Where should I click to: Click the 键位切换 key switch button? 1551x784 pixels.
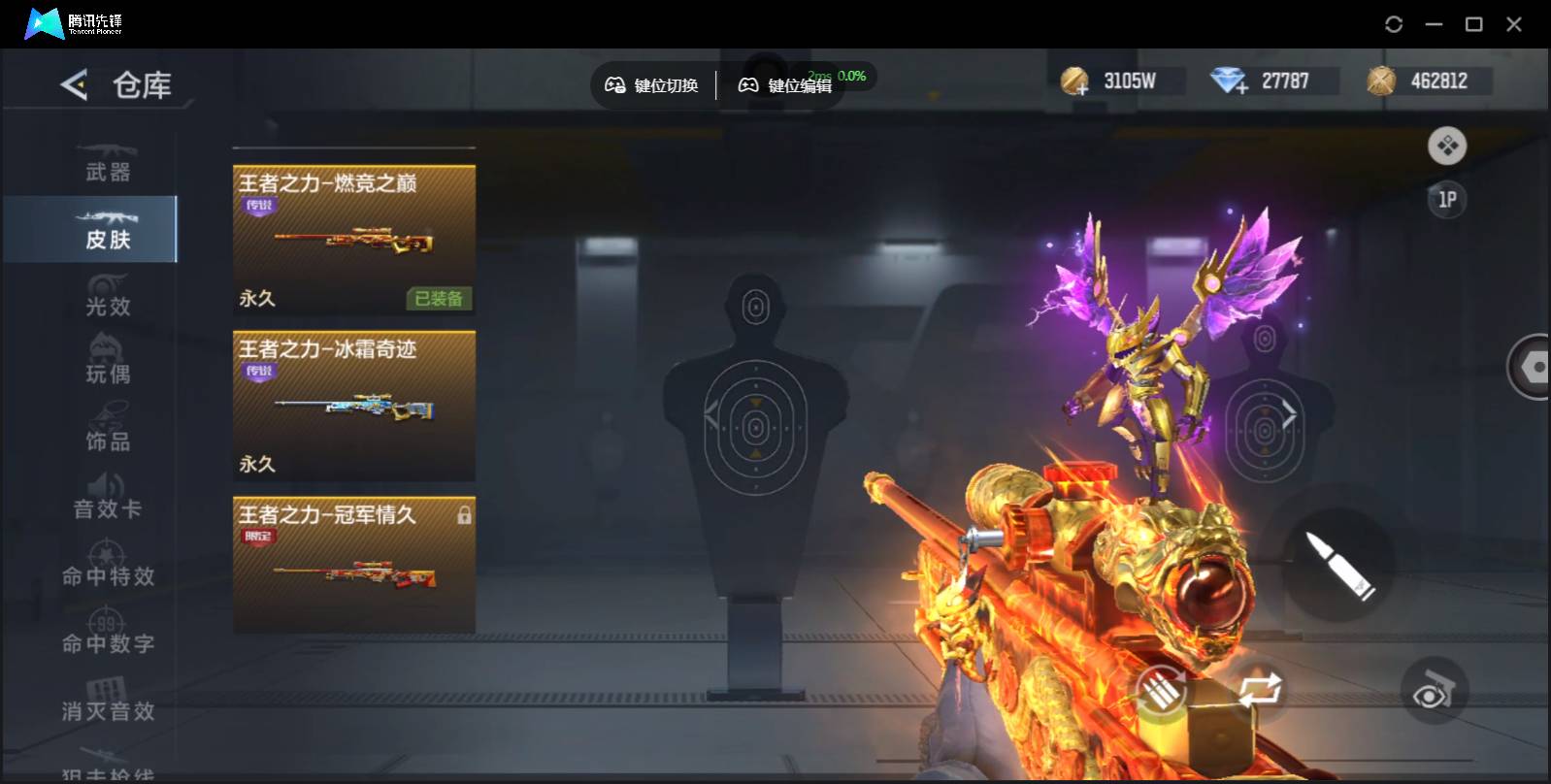(651, 85)
